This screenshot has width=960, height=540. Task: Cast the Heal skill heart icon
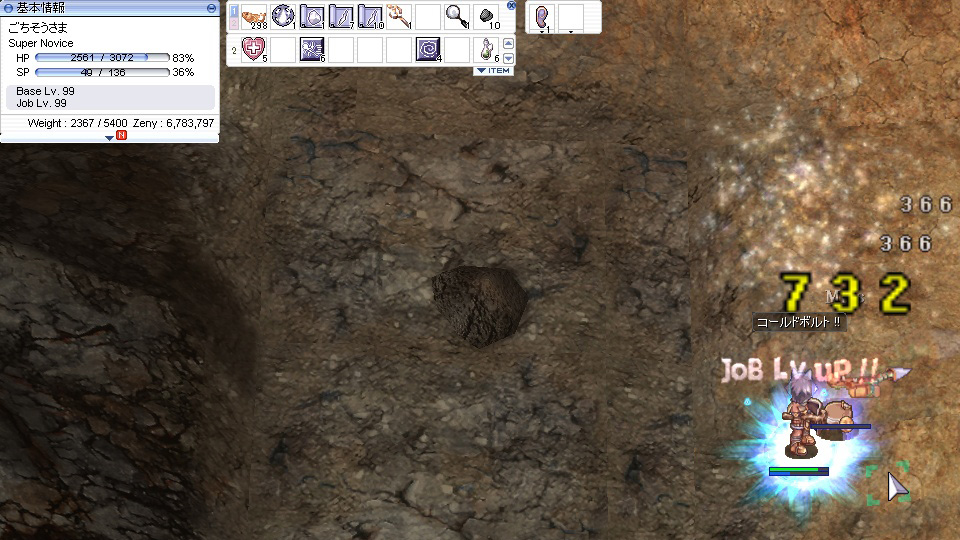[x=254, y=48]
